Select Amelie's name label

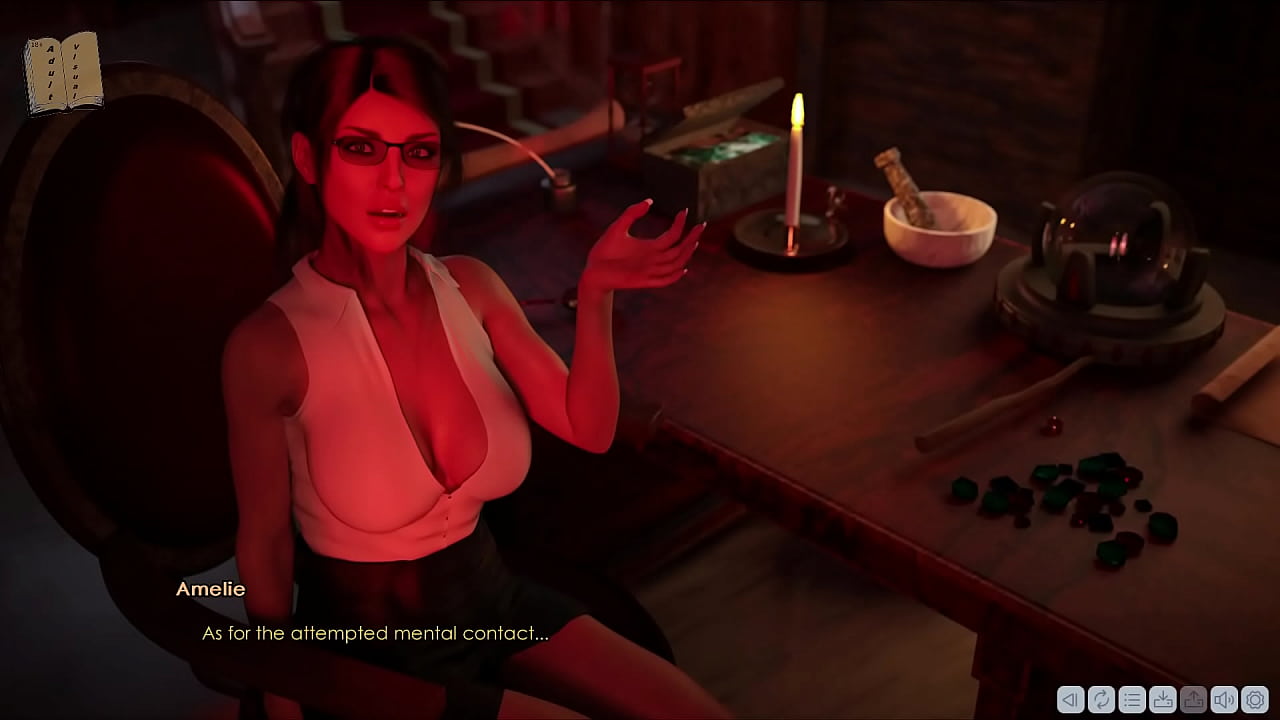tap(209, 589)
